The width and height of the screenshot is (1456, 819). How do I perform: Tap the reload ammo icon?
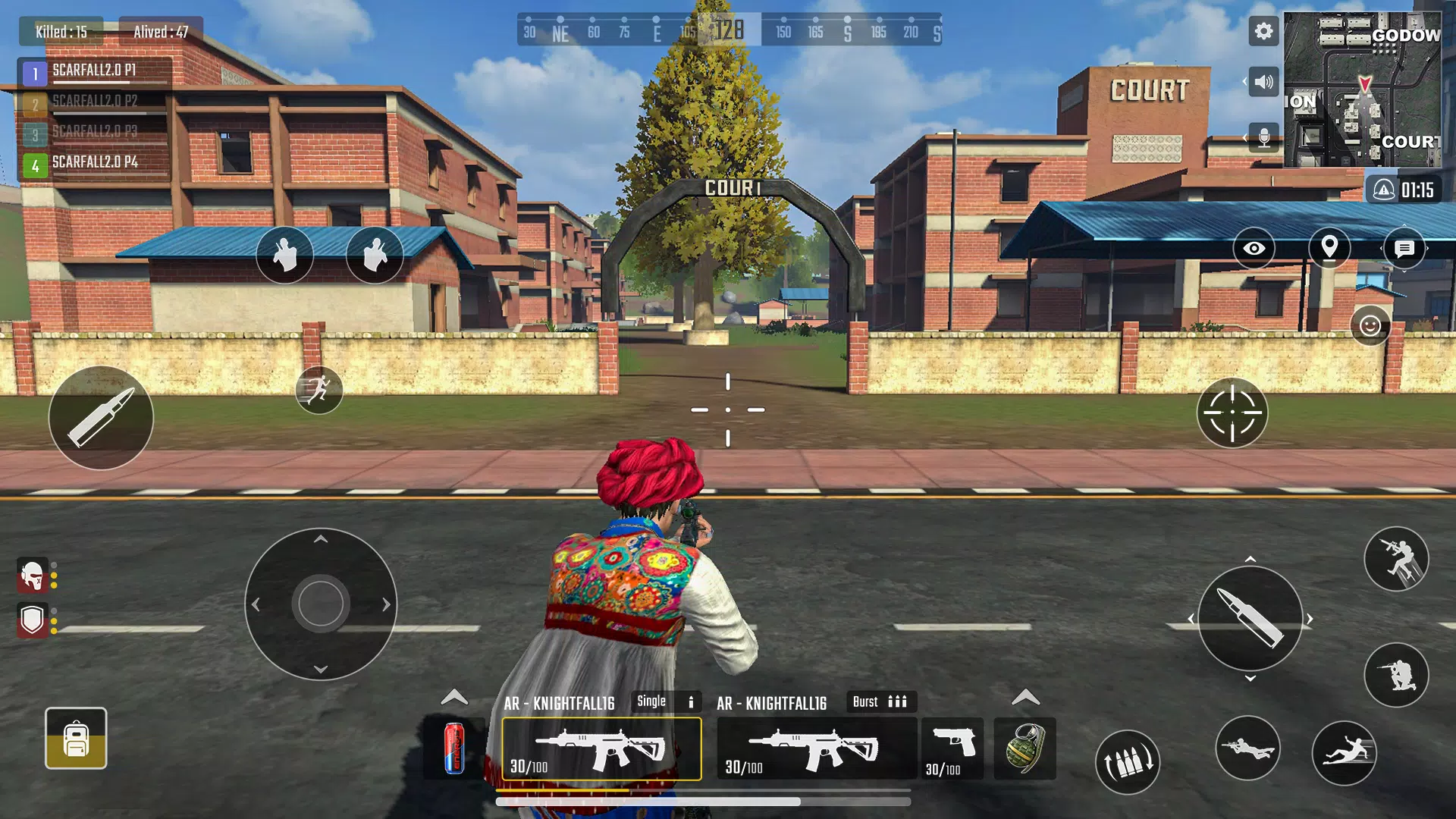click(x=1129, y=761)
